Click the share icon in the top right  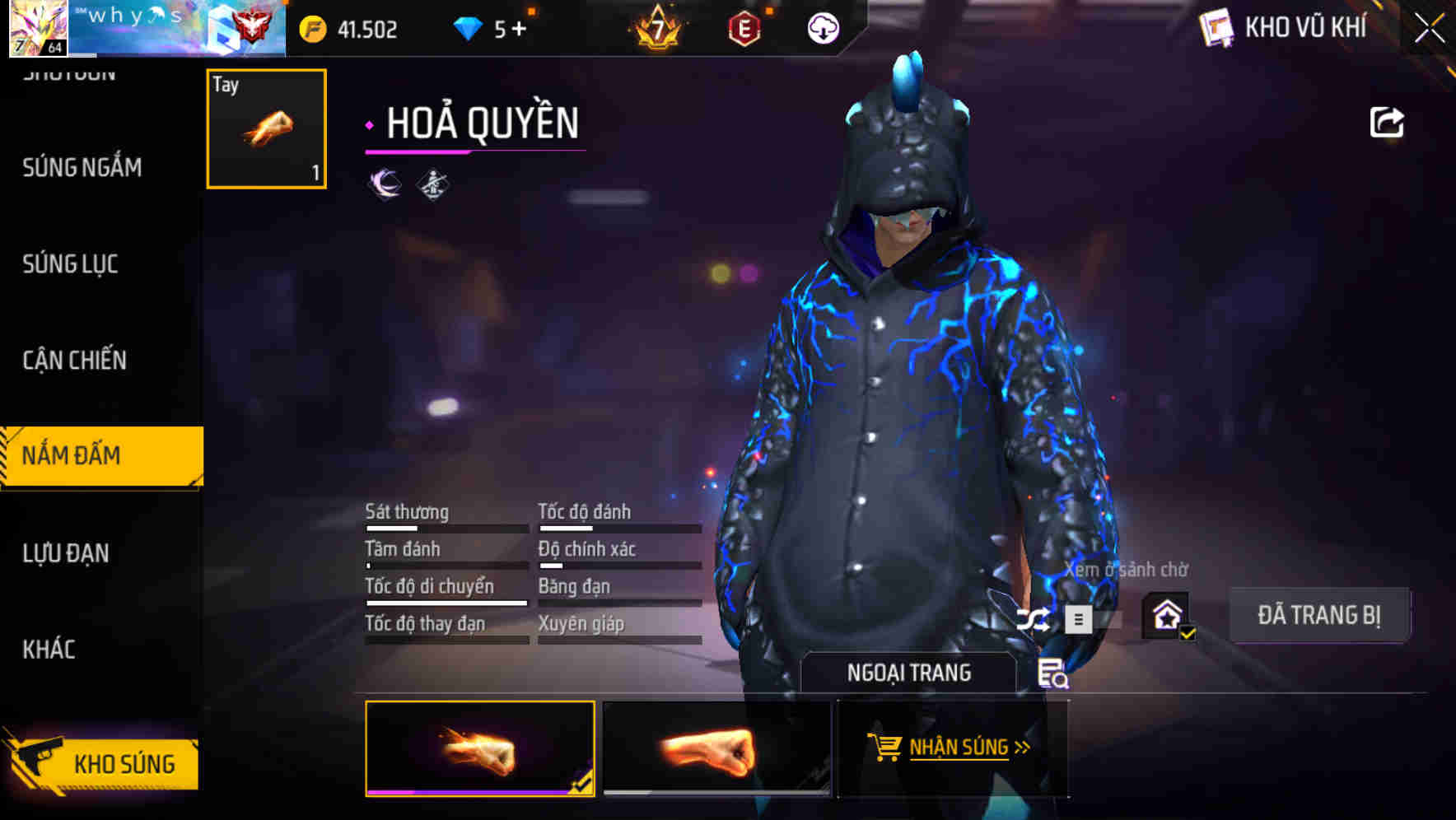point(1388,122)
